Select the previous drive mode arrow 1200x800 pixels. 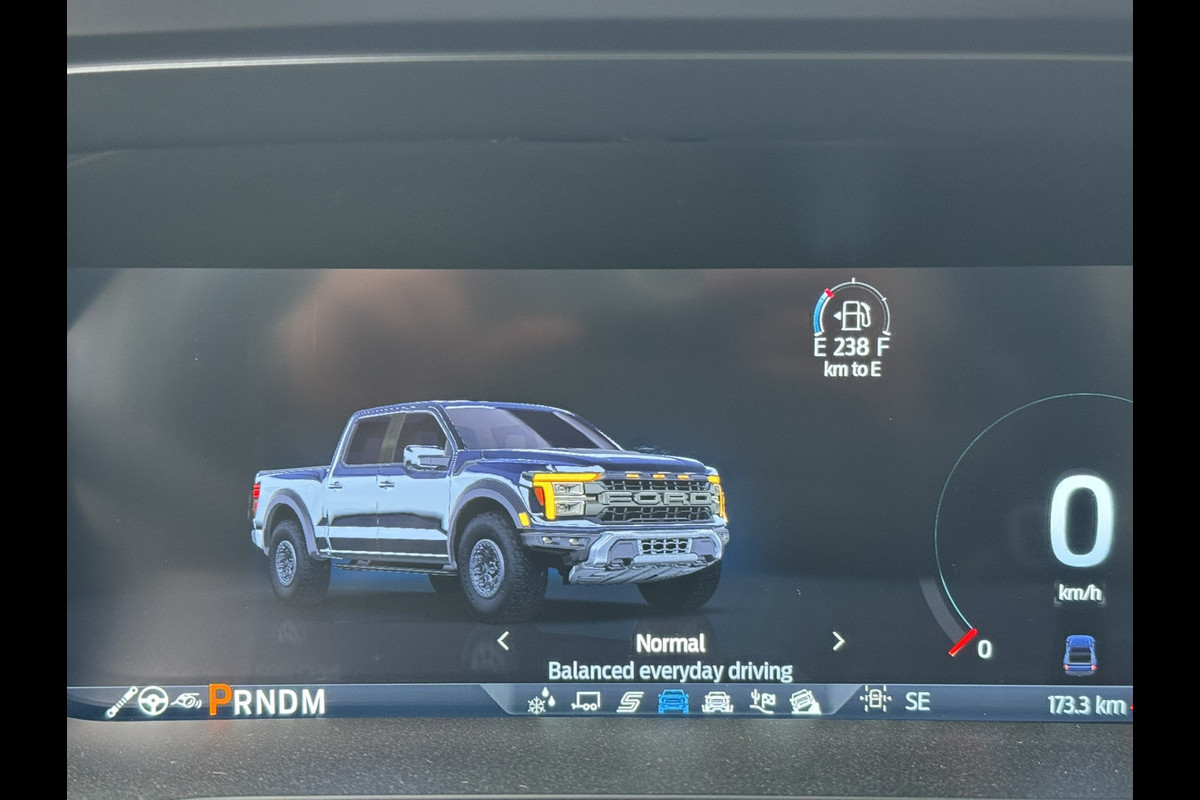pyautogui.click(x=503, y=641)
